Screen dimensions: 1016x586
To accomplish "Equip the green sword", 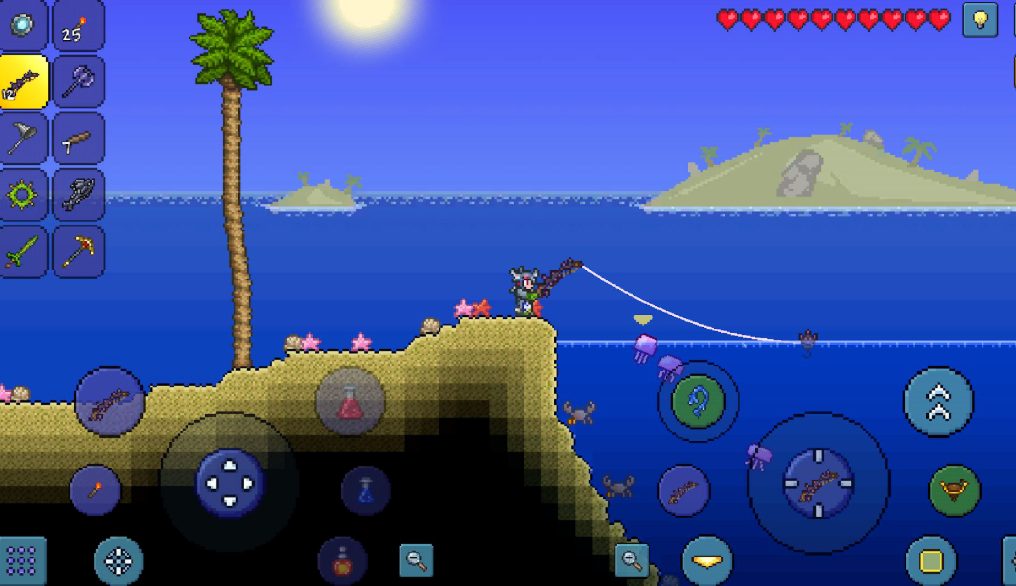I will coord(22,250).
